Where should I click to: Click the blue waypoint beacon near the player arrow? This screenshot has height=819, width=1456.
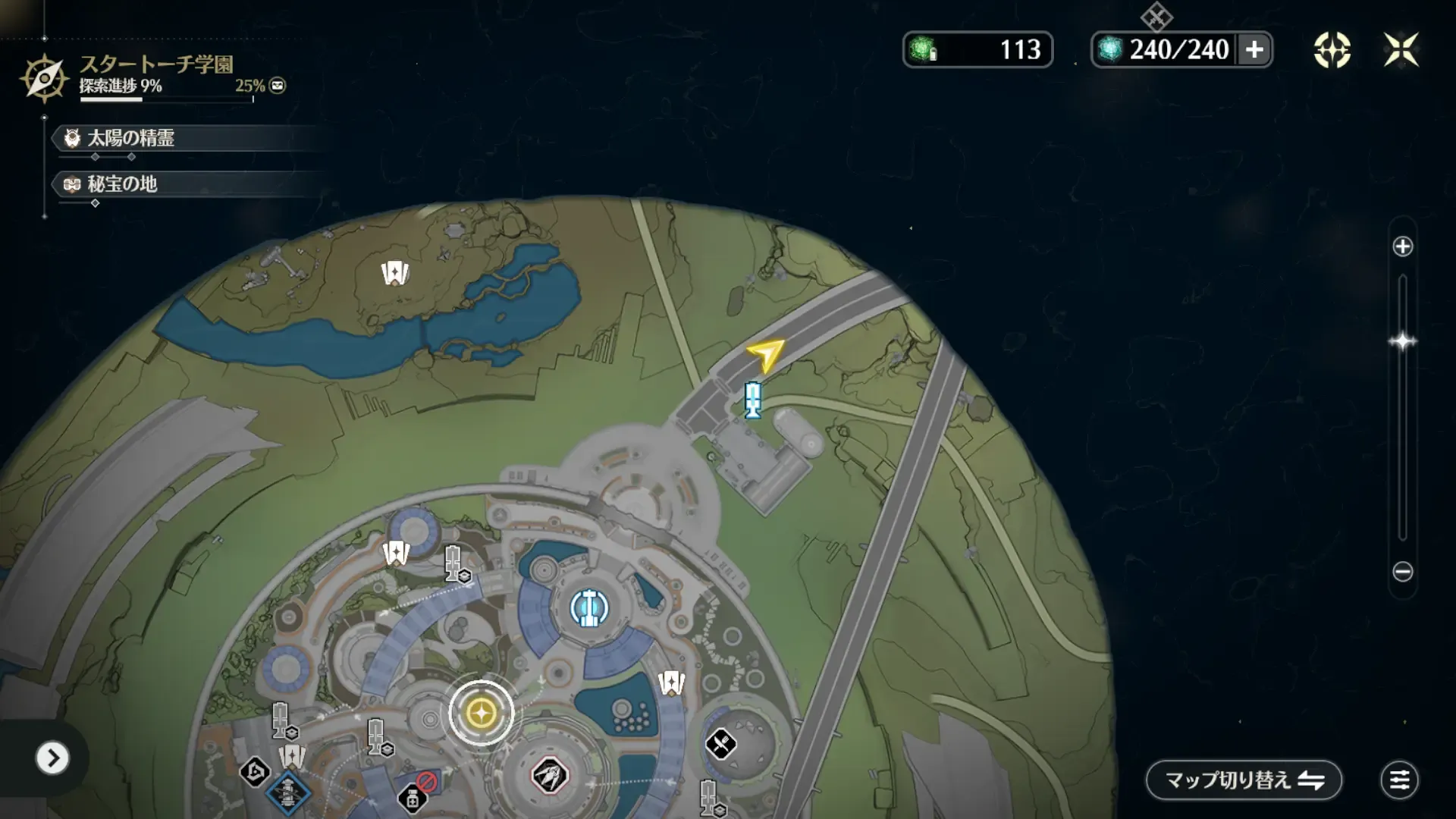tap(752, 399)
